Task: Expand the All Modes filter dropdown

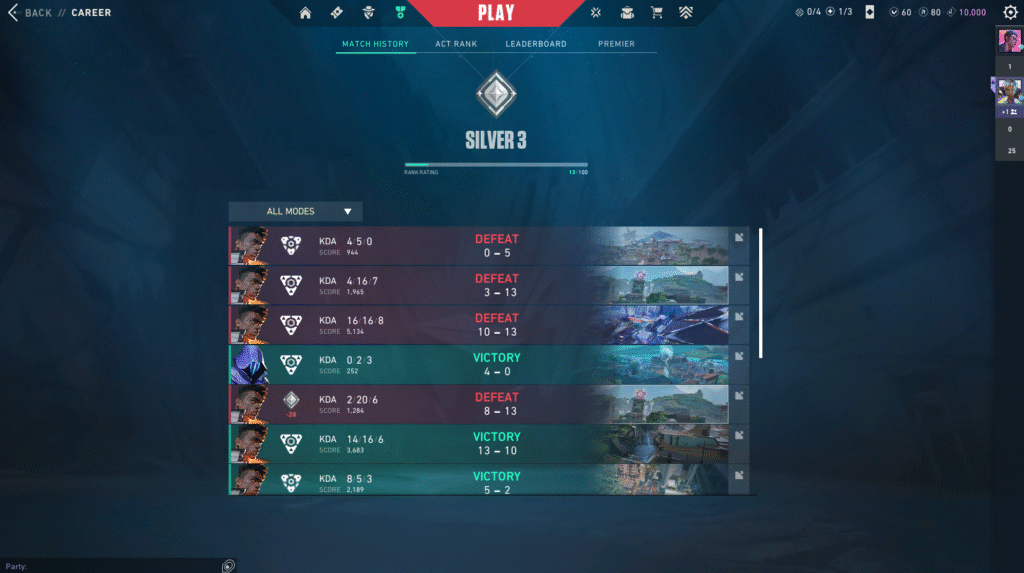Action: (x=295, y=211)
